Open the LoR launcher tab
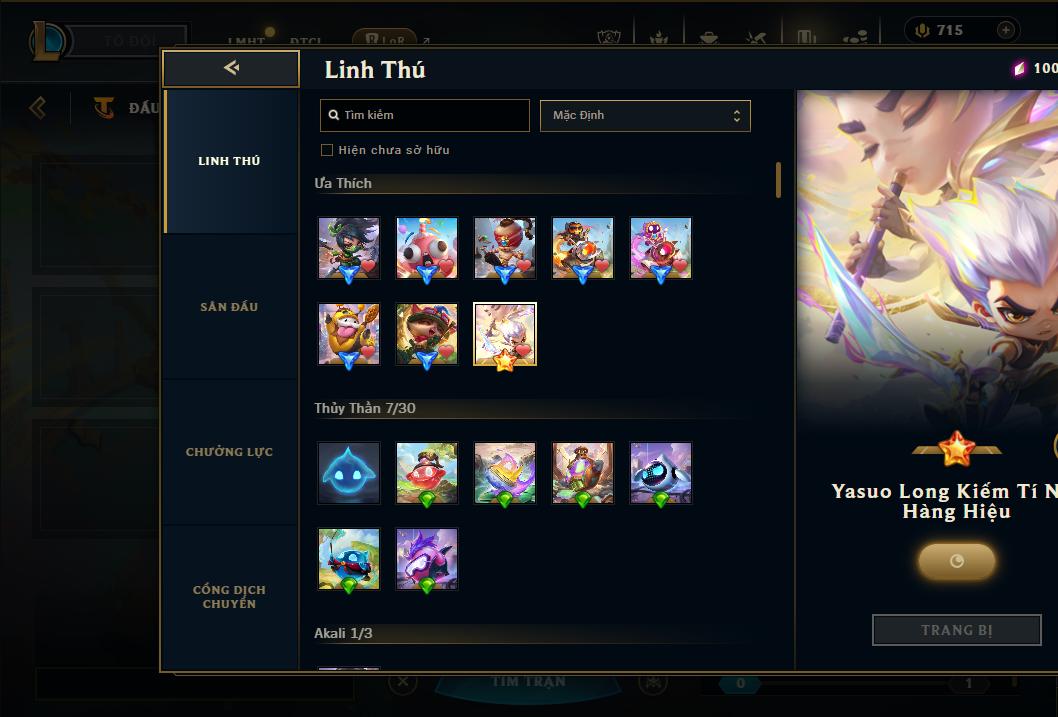This screenshot has height=717, width=1058. (384, 41)
